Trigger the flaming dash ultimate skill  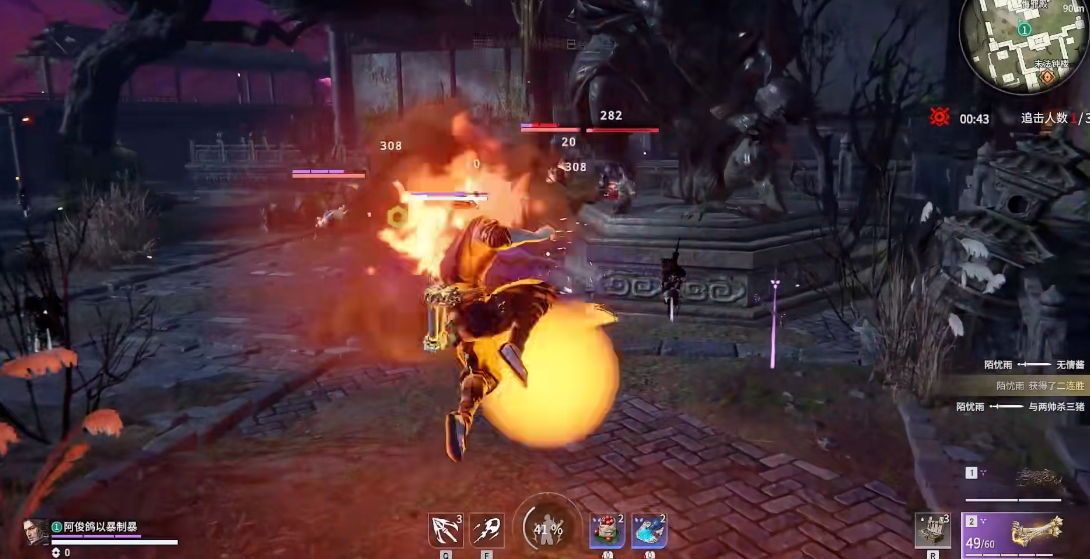pyautogui.click(x=487, y=529)
